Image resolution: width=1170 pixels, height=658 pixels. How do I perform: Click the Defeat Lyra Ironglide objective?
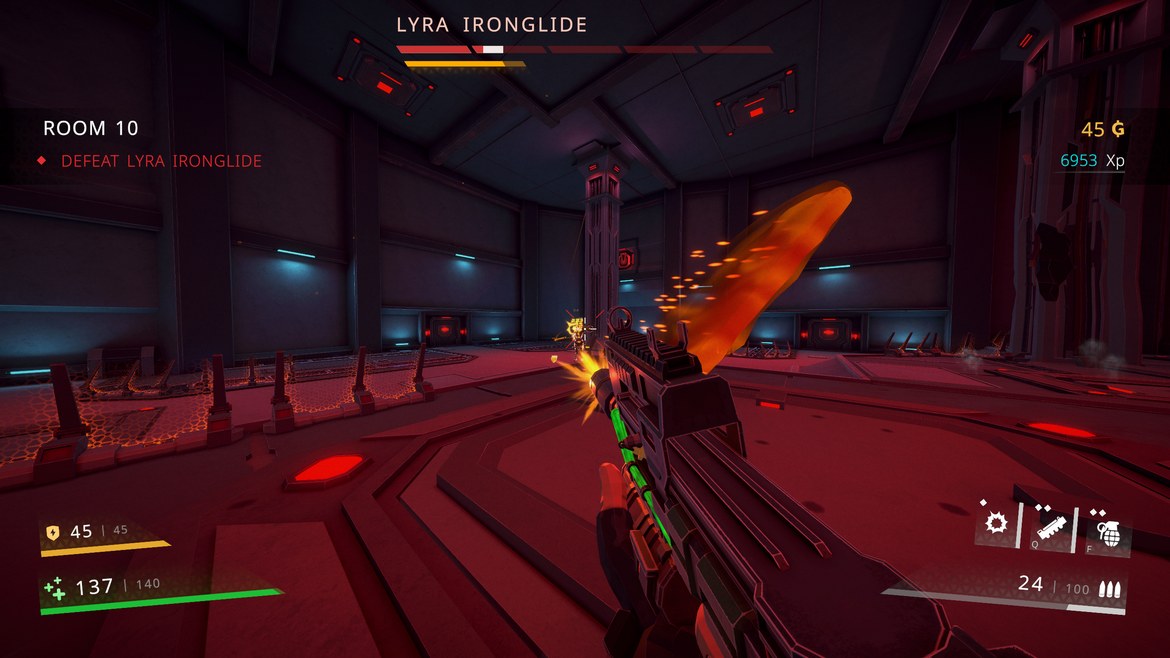coord(161,161)
